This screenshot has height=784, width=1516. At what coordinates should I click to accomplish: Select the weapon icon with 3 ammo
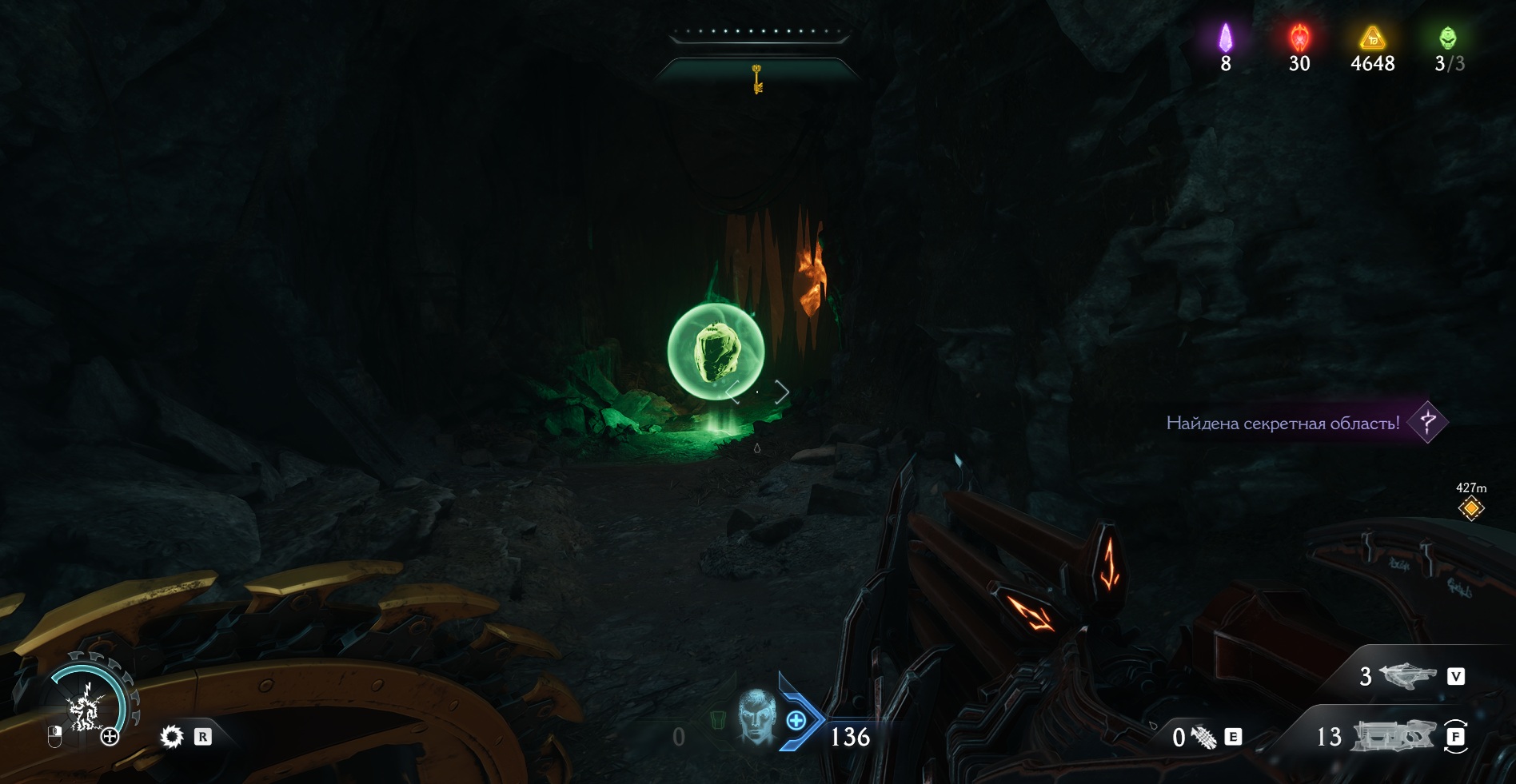1409,676
